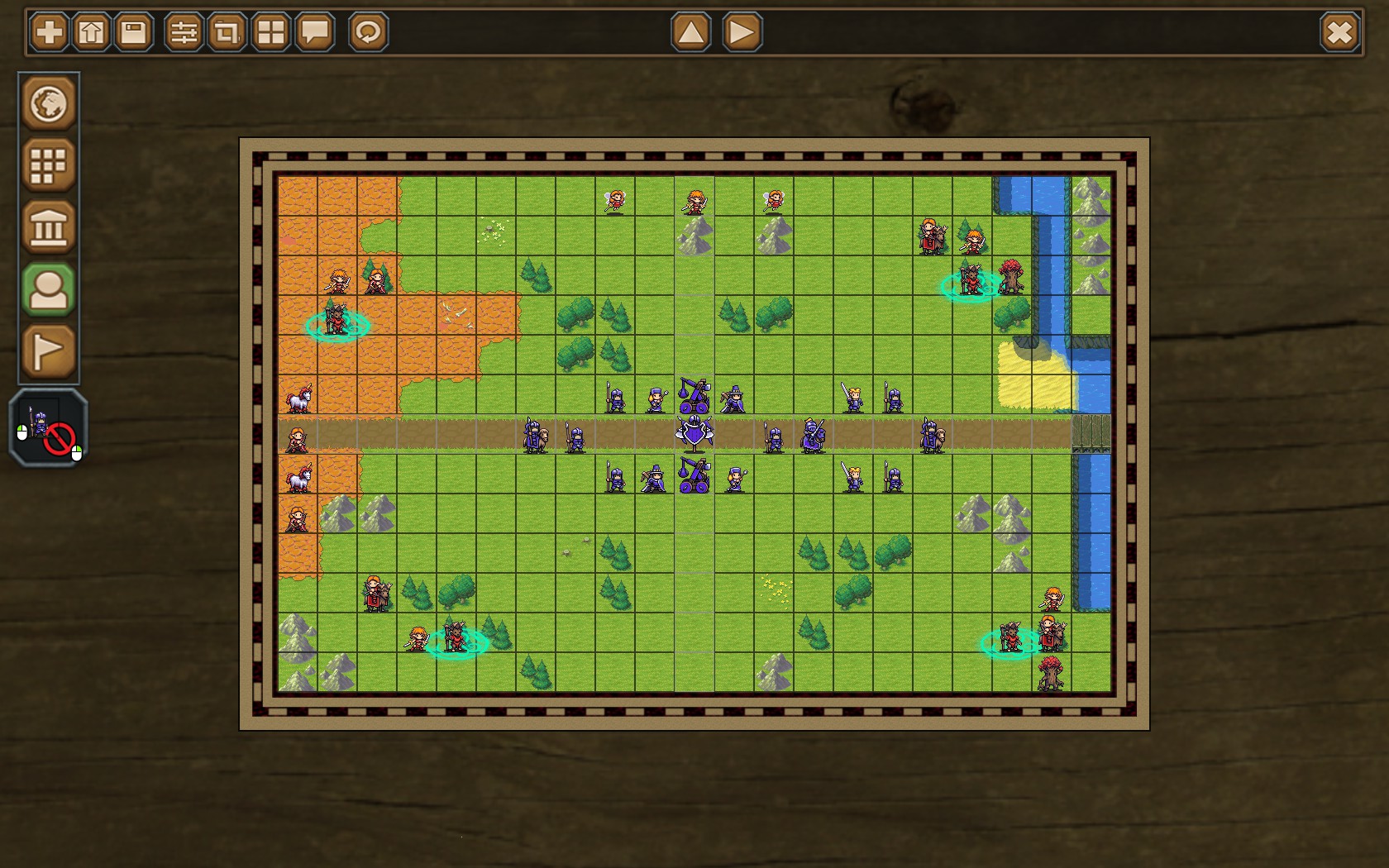Image resolution: width=1389 pixels, height=868 pixels.
Task: Open the map upload tool
Action: pyautogui.click(x=91, y=31)
